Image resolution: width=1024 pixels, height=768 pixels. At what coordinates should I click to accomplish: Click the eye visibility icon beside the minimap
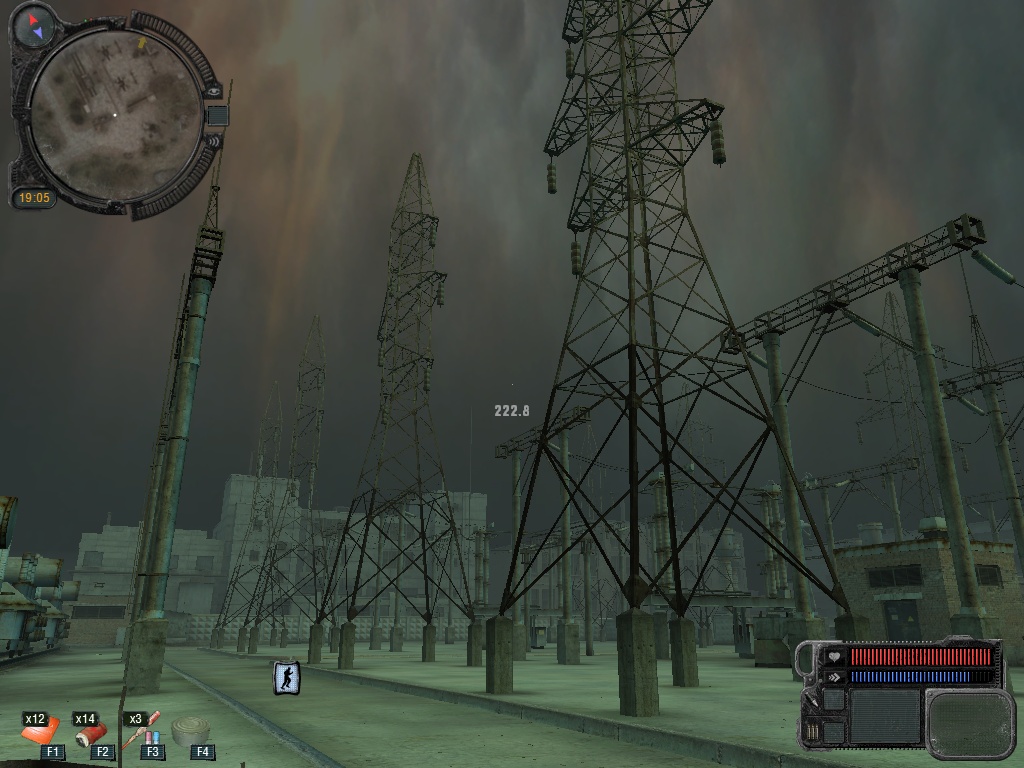(x=213, y=91)
